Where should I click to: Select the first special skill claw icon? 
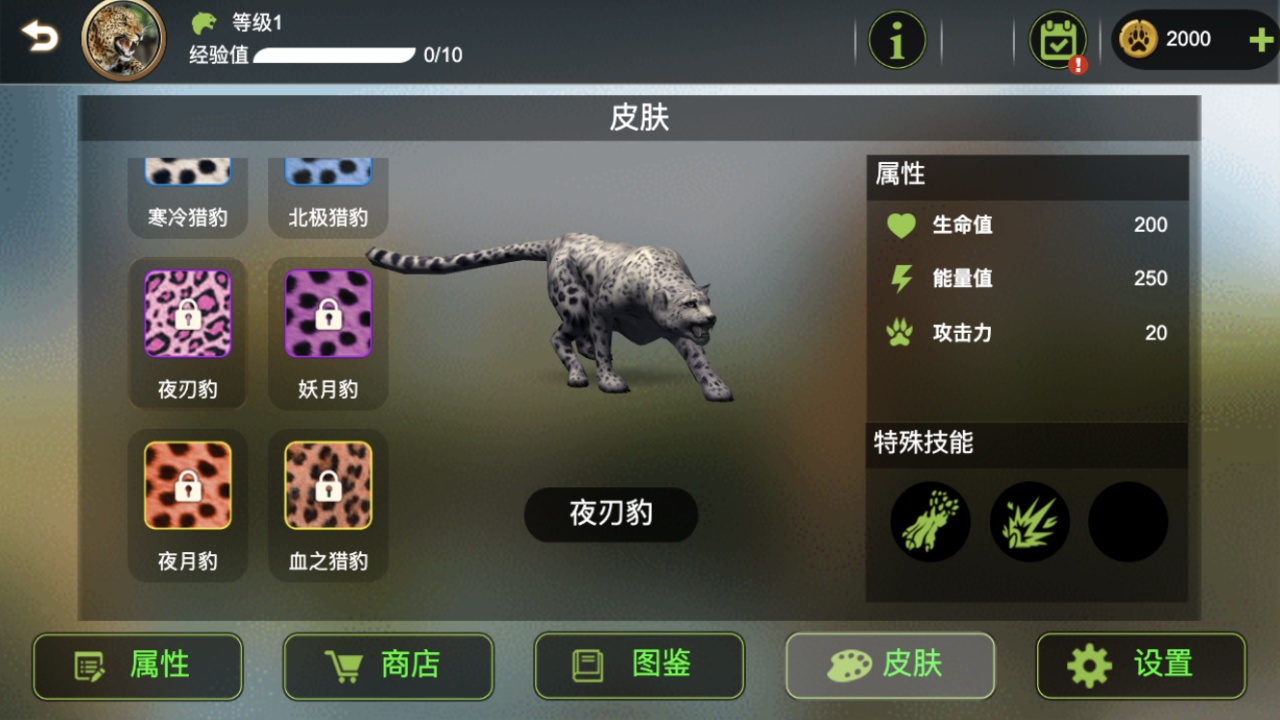coord(929,521)
